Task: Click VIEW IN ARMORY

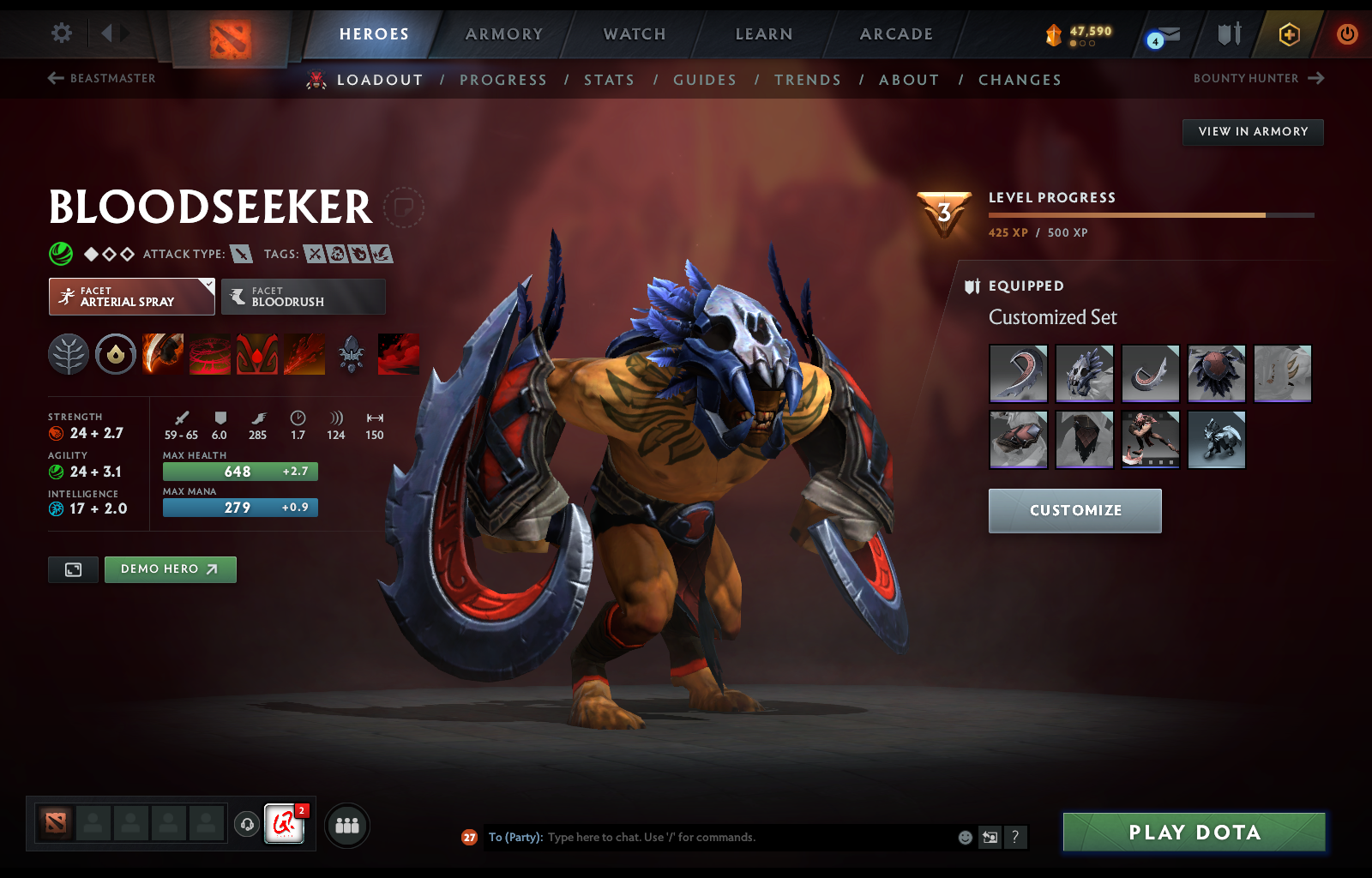Action: tap(1253, 132)
